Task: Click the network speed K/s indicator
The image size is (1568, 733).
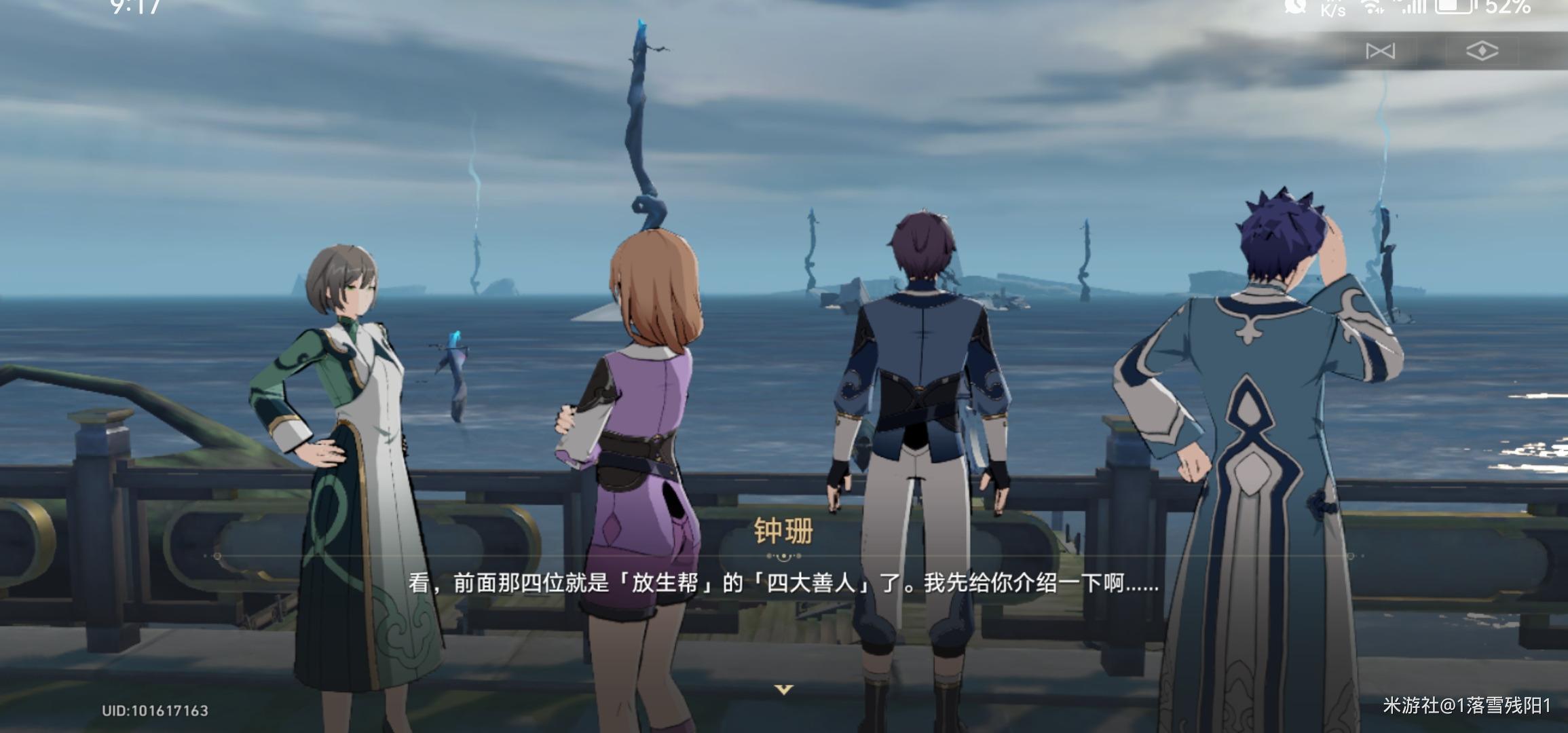Action: click(1332, 9)
